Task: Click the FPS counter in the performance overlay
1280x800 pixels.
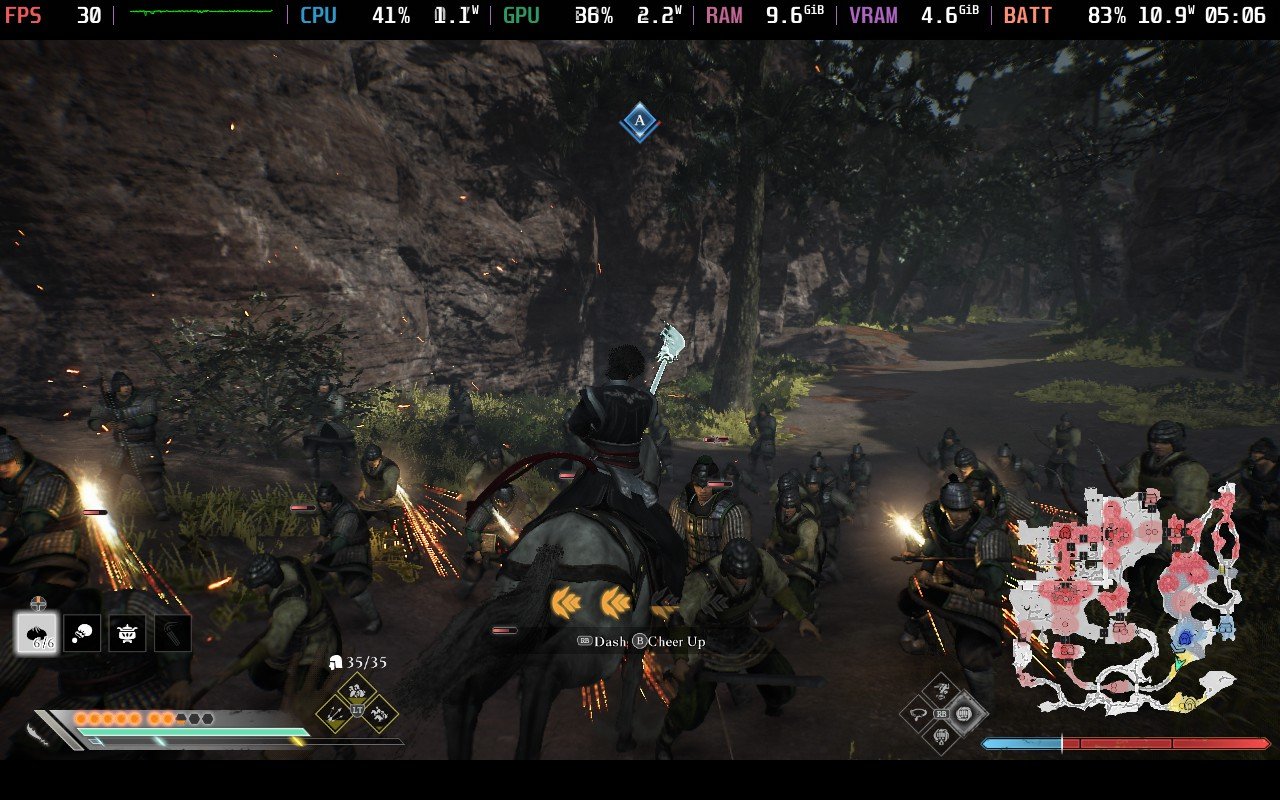Action: pos(42,15)
